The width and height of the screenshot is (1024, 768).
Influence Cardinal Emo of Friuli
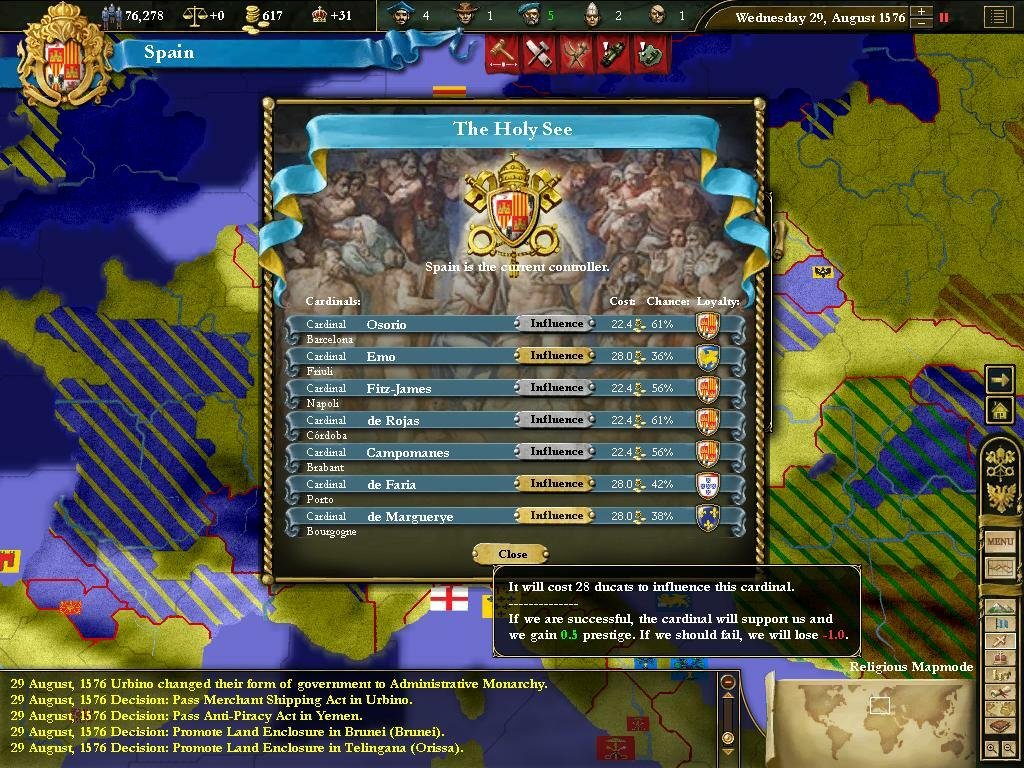point(556,356)
